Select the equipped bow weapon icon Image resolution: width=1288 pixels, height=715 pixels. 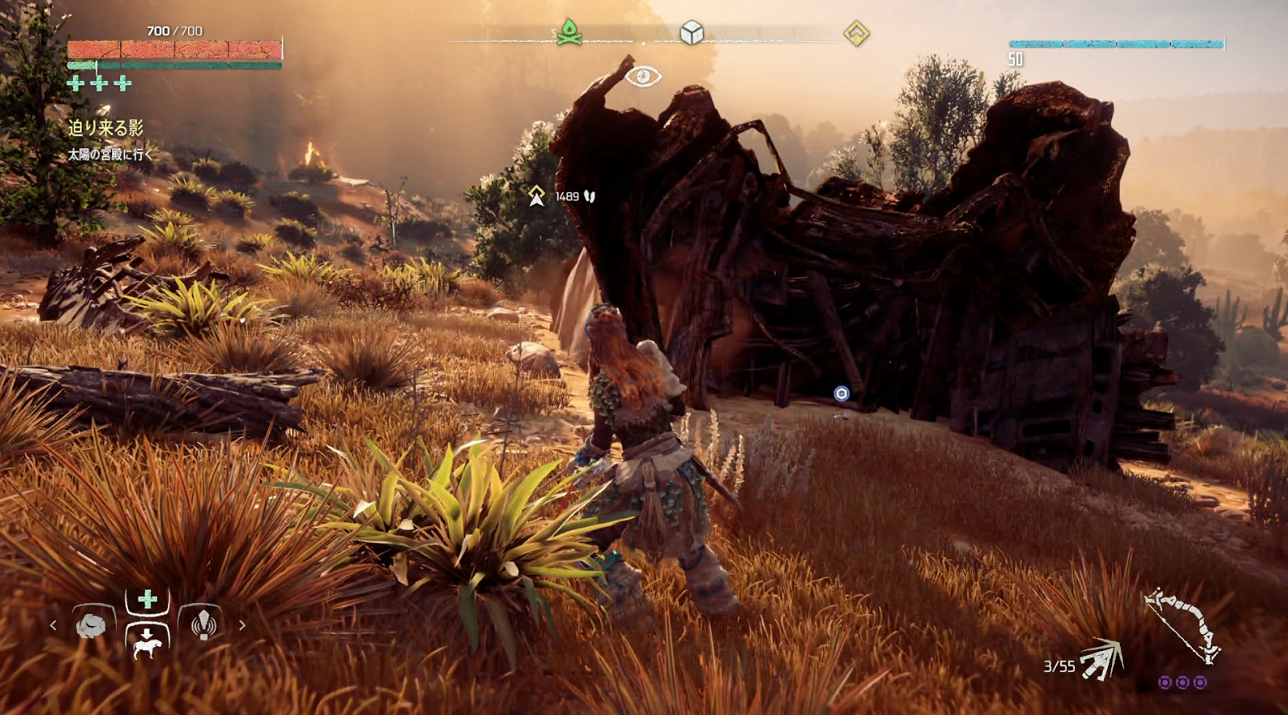point(1183,624)
